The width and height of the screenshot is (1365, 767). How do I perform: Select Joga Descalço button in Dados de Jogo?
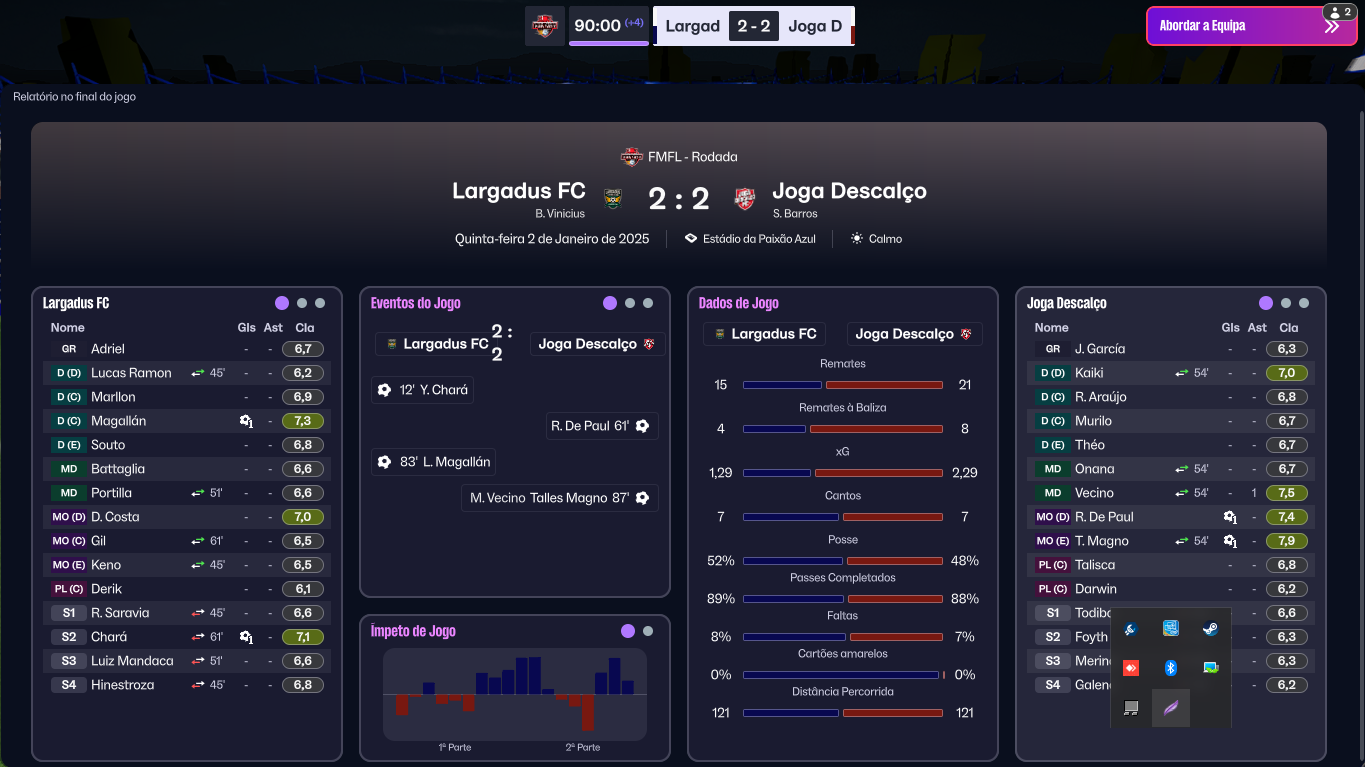tap(914, 334)
